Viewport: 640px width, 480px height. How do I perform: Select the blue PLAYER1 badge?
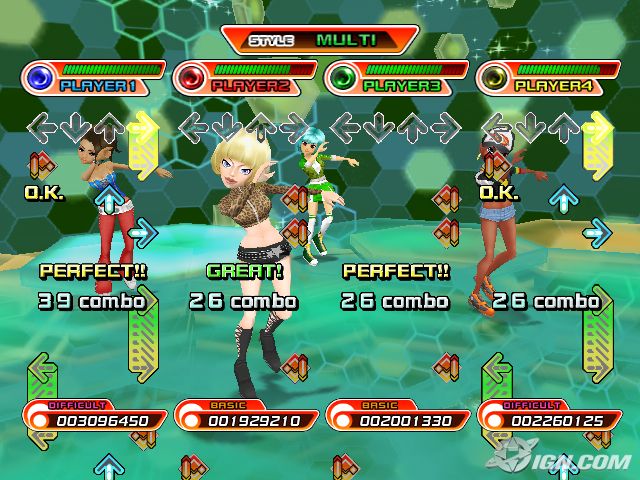[92, 78]
